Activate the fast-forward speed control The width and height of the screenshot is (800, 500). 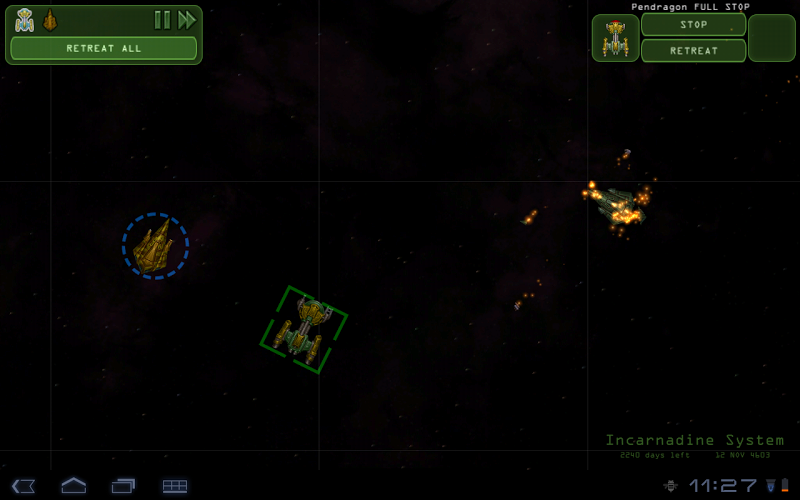187,20
